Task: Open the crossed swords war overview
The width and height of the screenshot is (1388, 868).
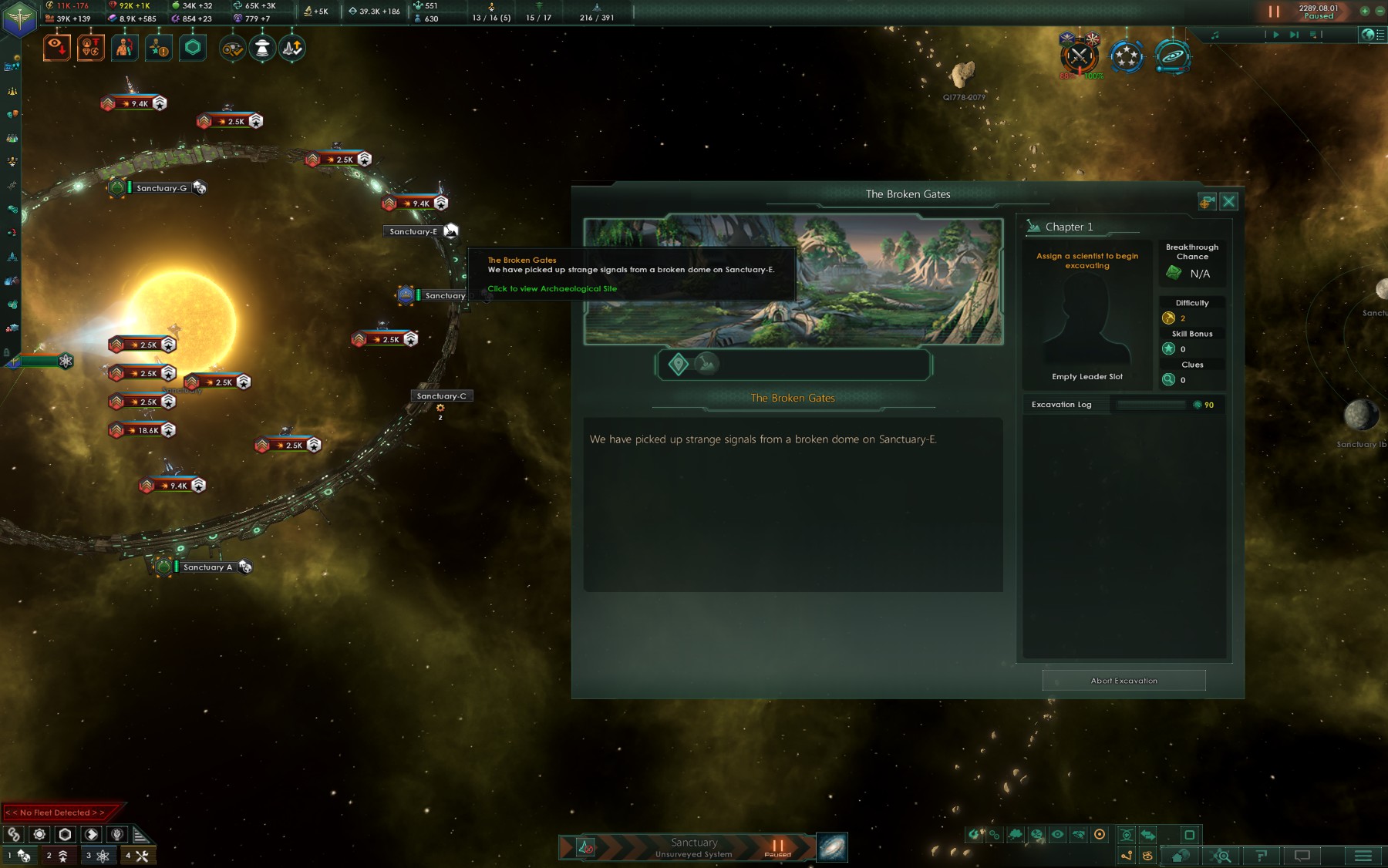Action: [1079, 56]
